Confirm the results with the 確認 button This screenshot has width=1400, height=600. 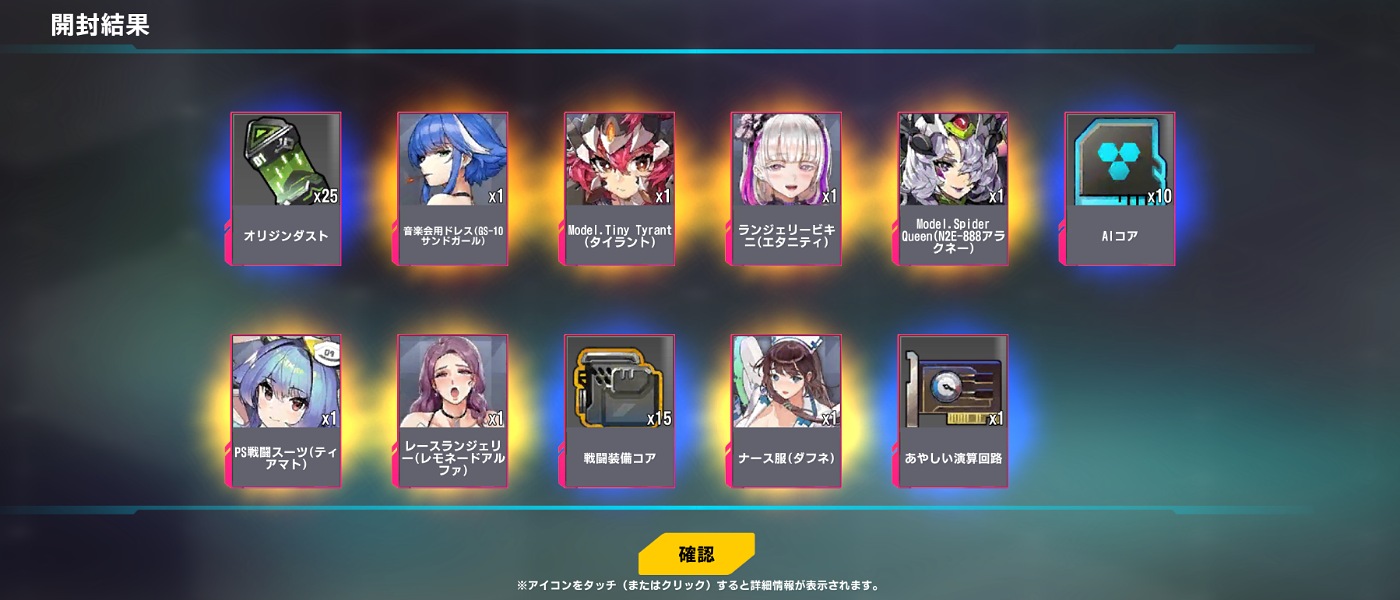tap(696, 554)
